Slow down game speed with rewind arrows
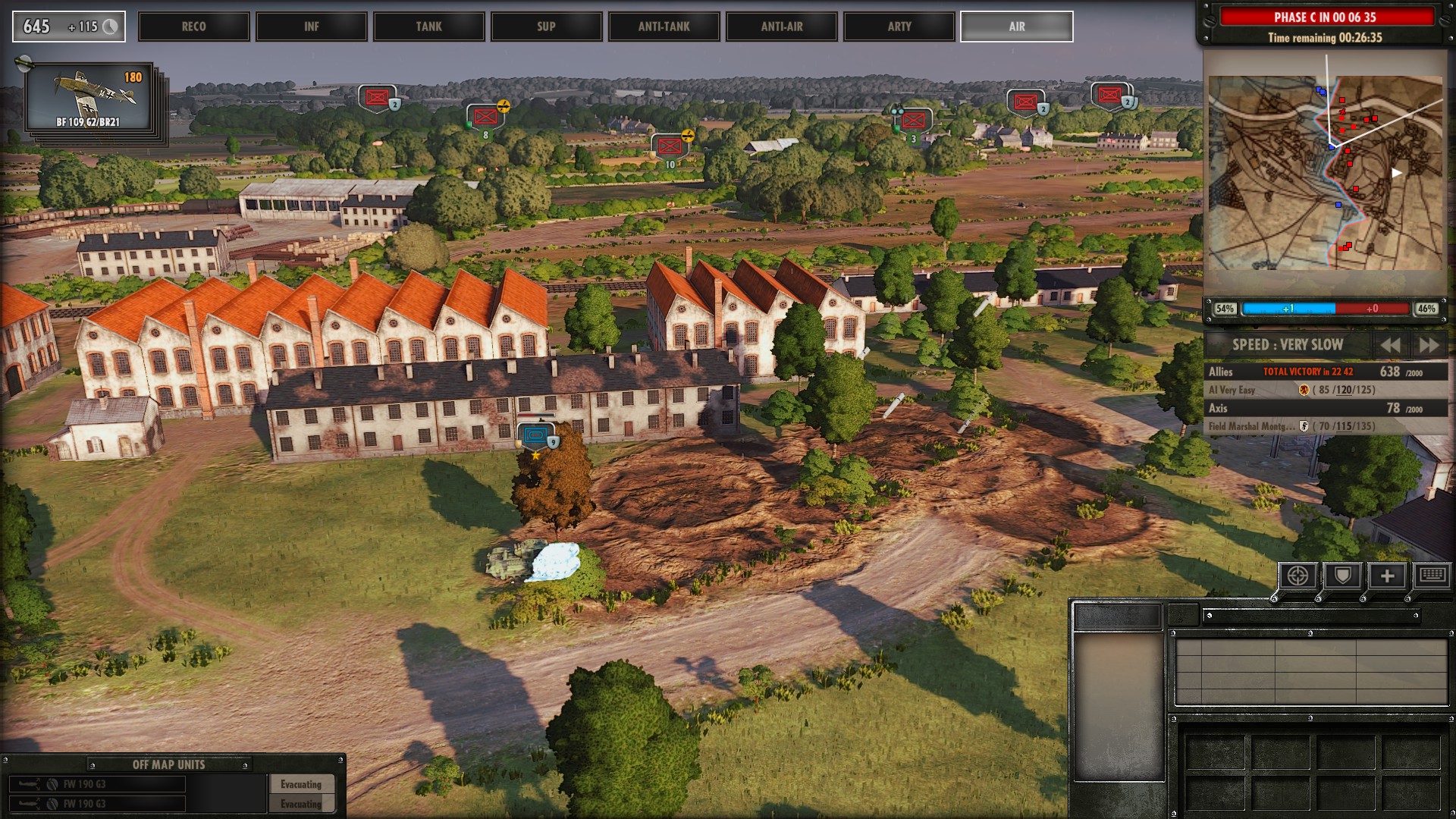The width and height of the screenshot is (1456, 819). (x=1390, y=345)
